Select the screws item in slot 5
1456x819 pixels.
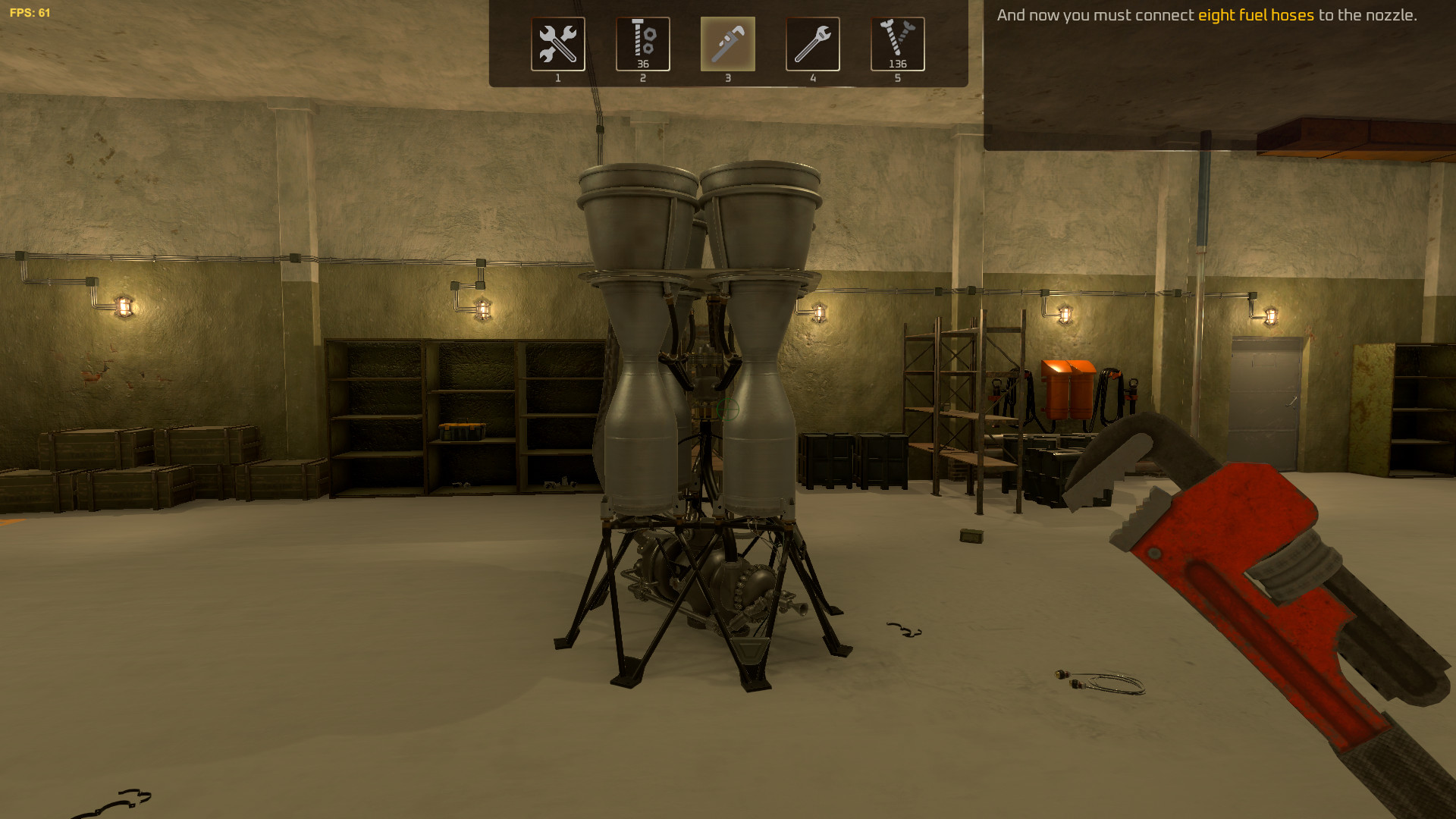(898, 43)
